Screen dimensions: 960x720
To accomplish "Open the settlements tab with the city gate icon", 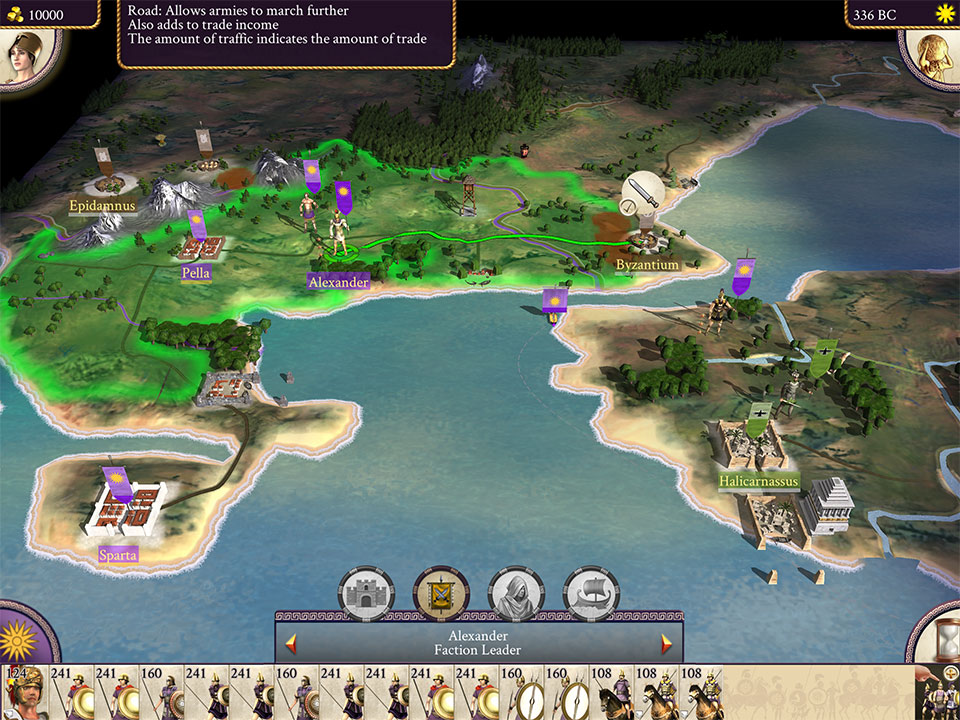I will coord(365,593).
